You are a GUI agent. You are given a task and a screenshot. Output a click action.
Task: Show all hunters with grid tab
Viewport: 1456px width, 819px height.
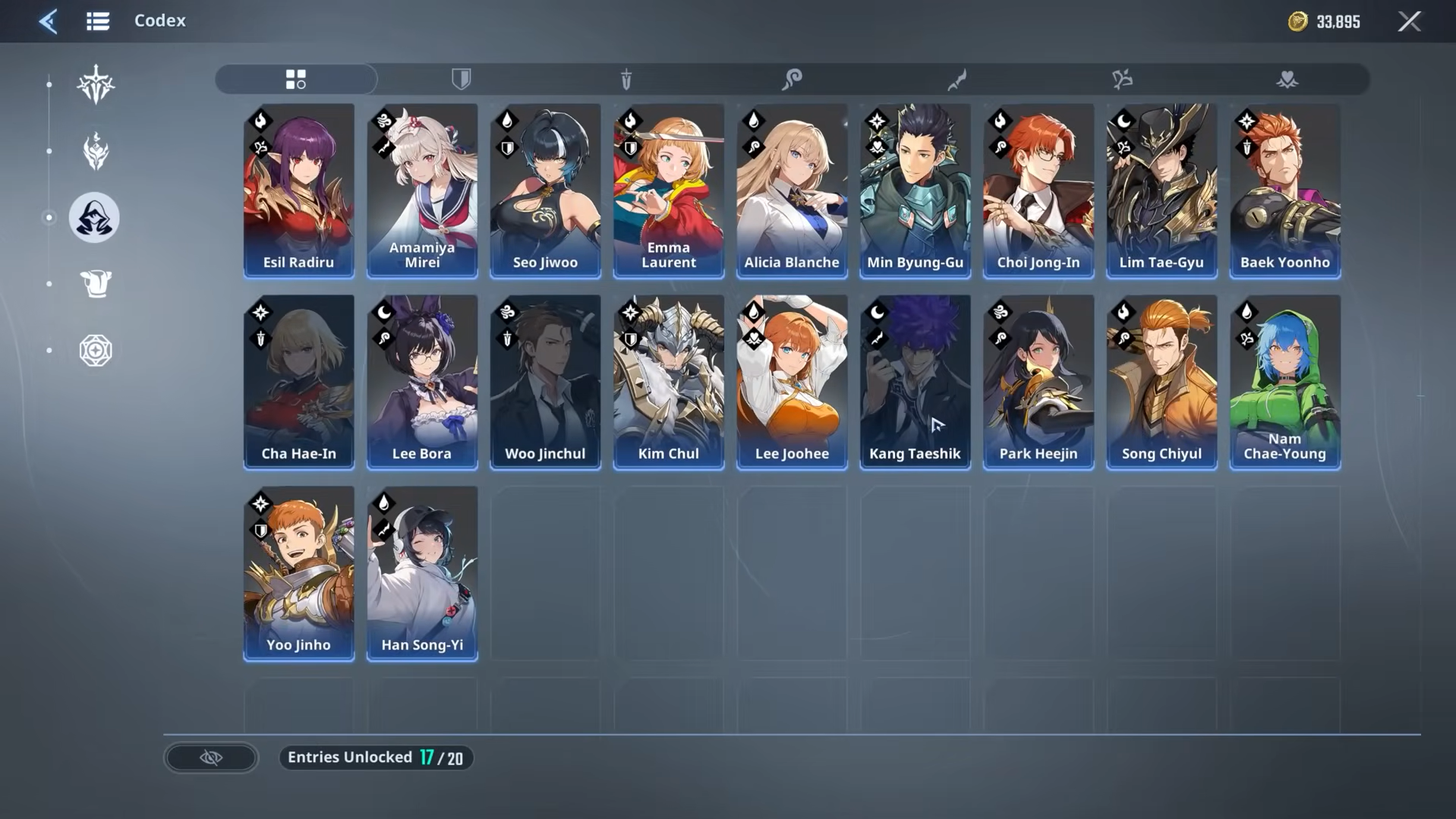point(296,79)
